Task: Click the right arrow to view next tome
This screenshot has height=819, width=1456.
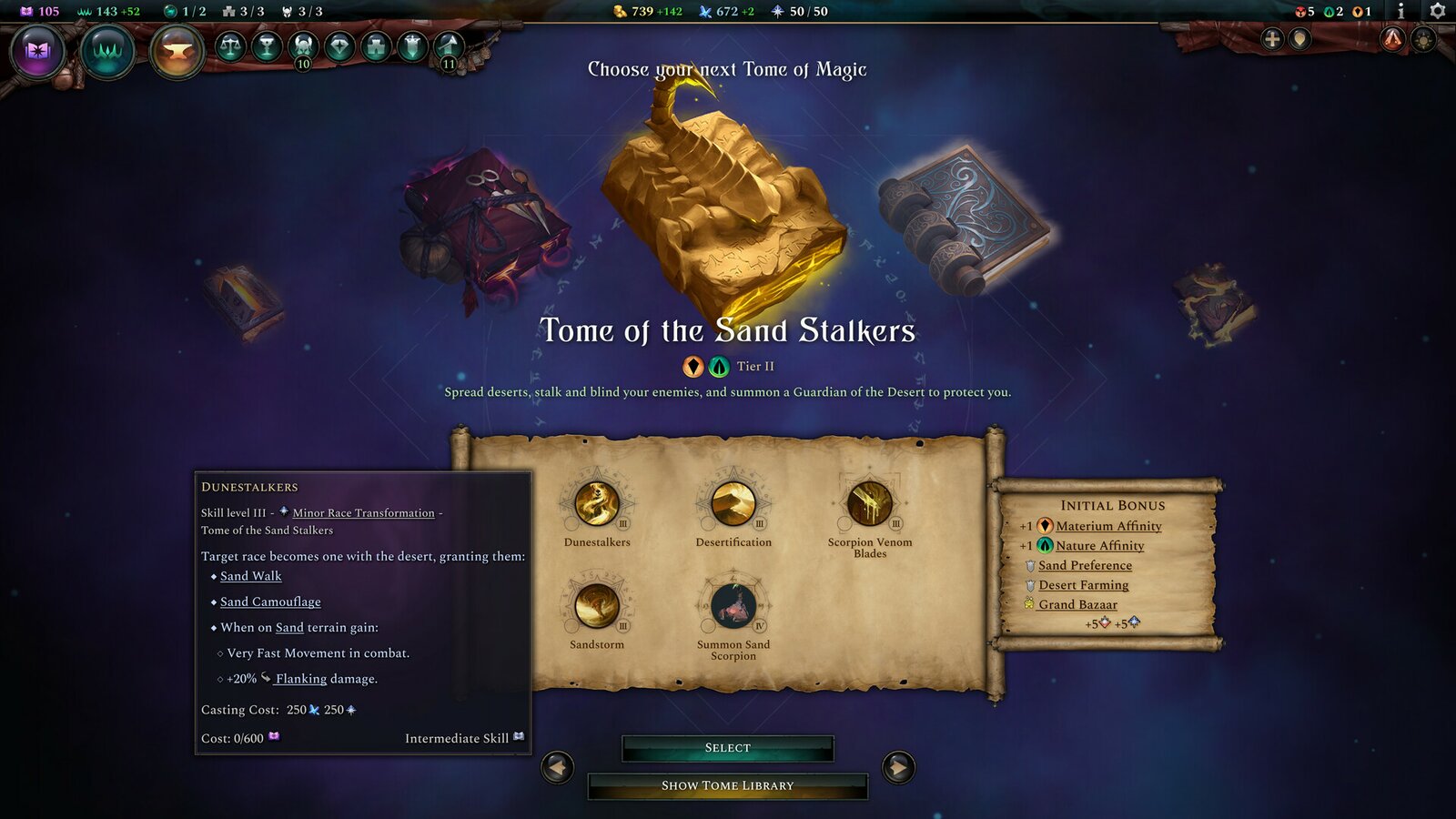Action: coord(899,768)
